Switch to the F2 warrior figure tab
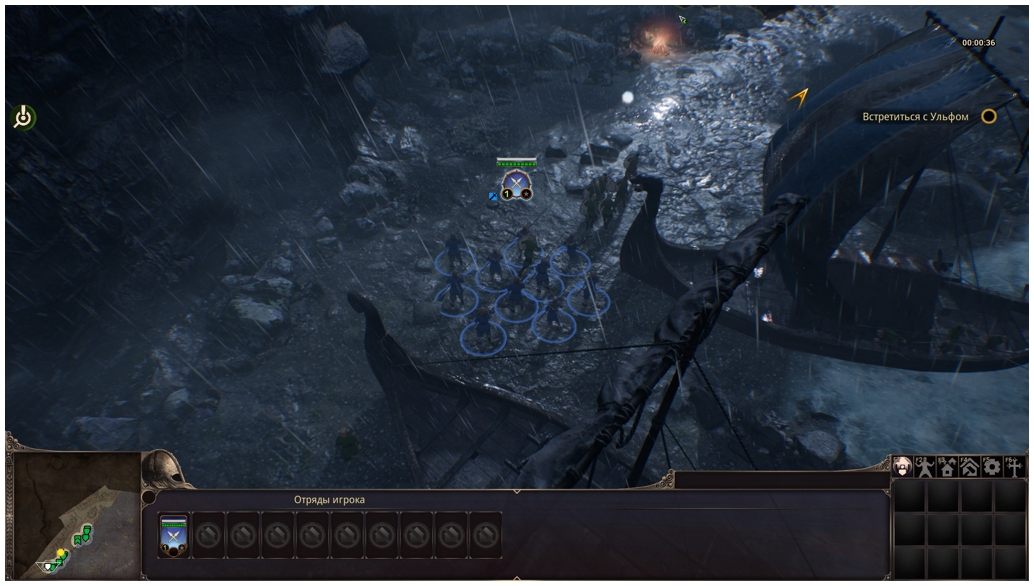The width and height of the screenshot is (1034, 586). (925, 466)
